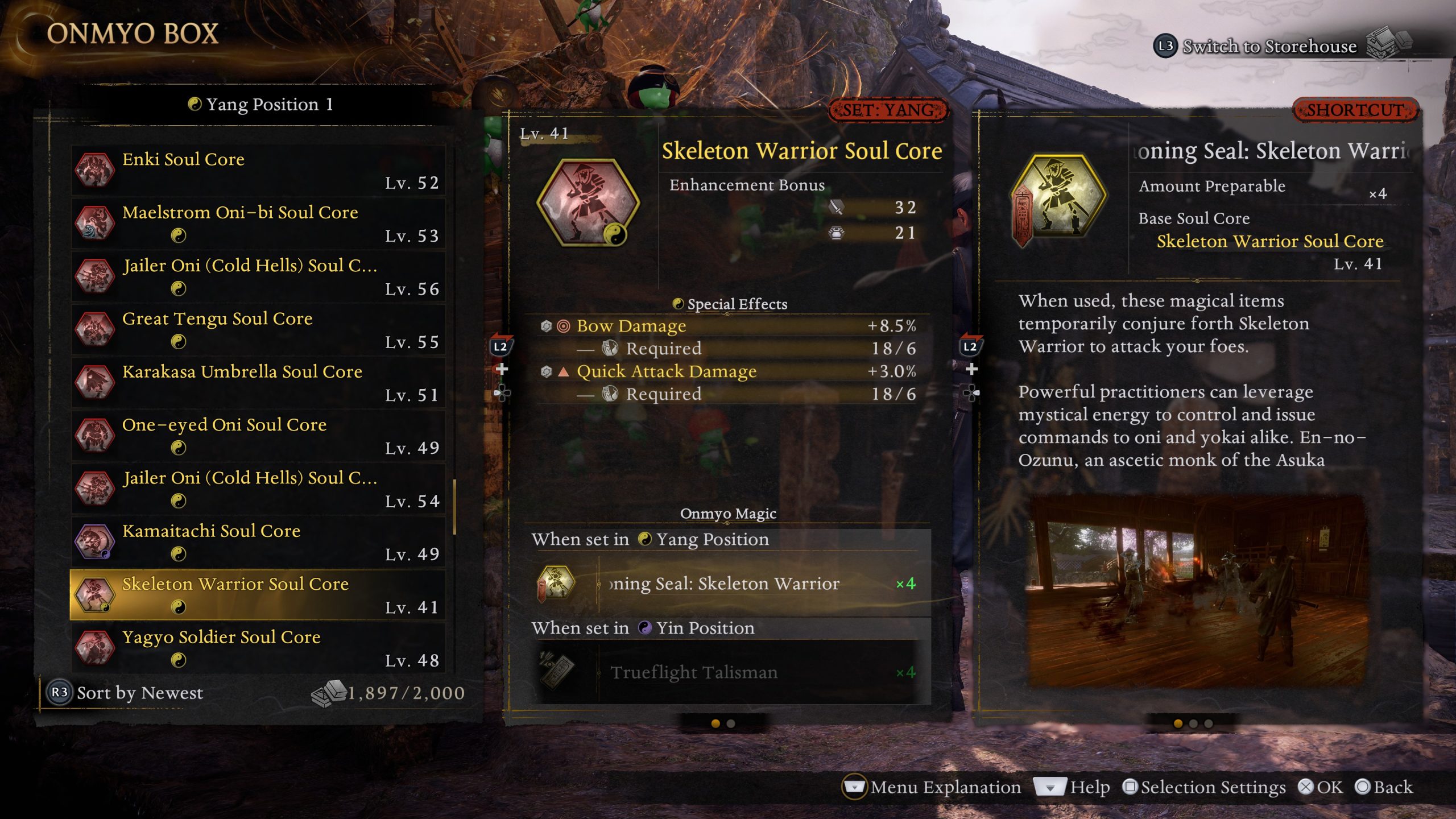The width and height of the screenshot is (1456, 819).
Task: Expand the left L2 plus panel control
Action: click(503, 369)
